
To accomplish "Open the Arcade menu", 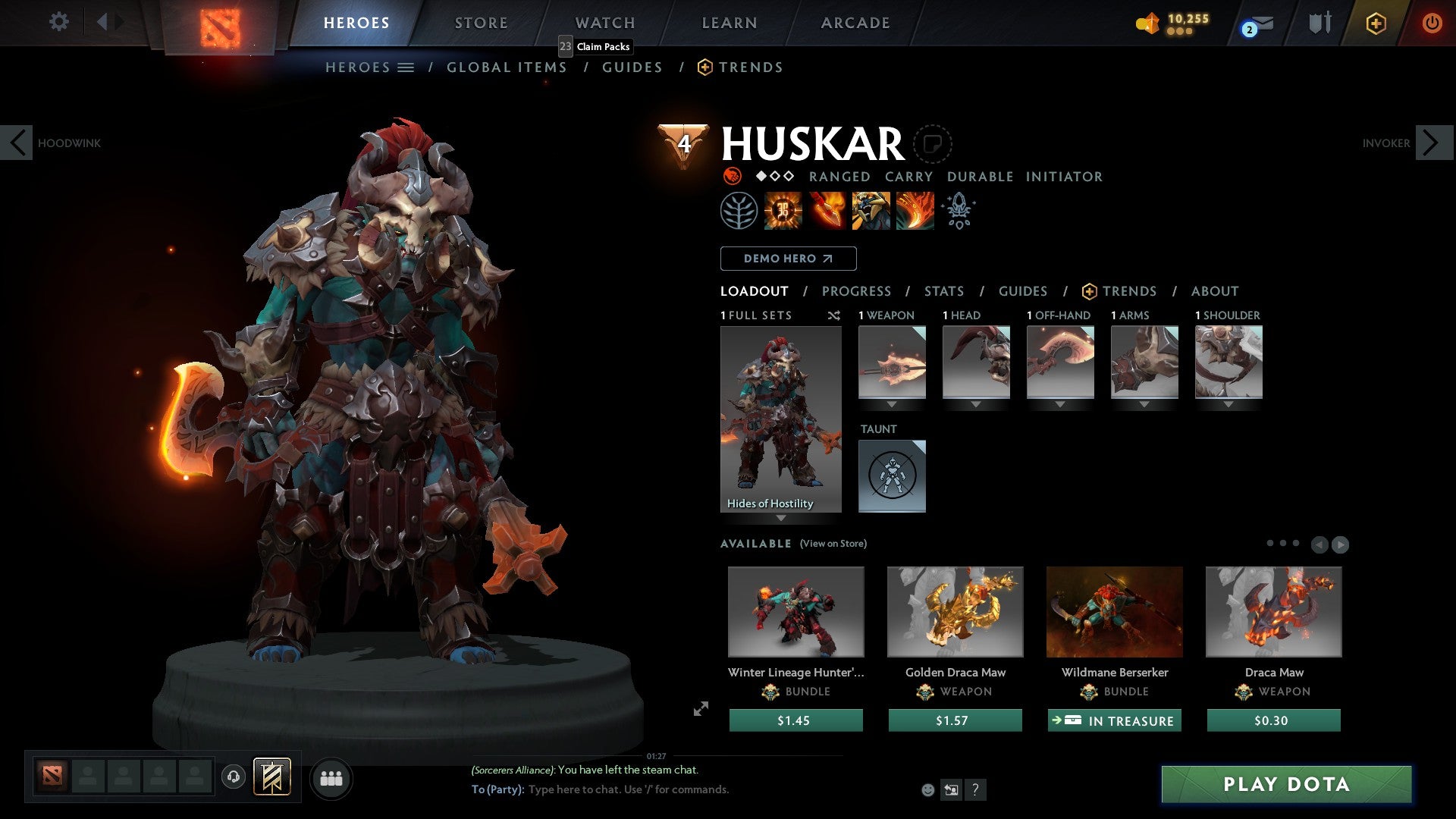I will tap(855, 23).
